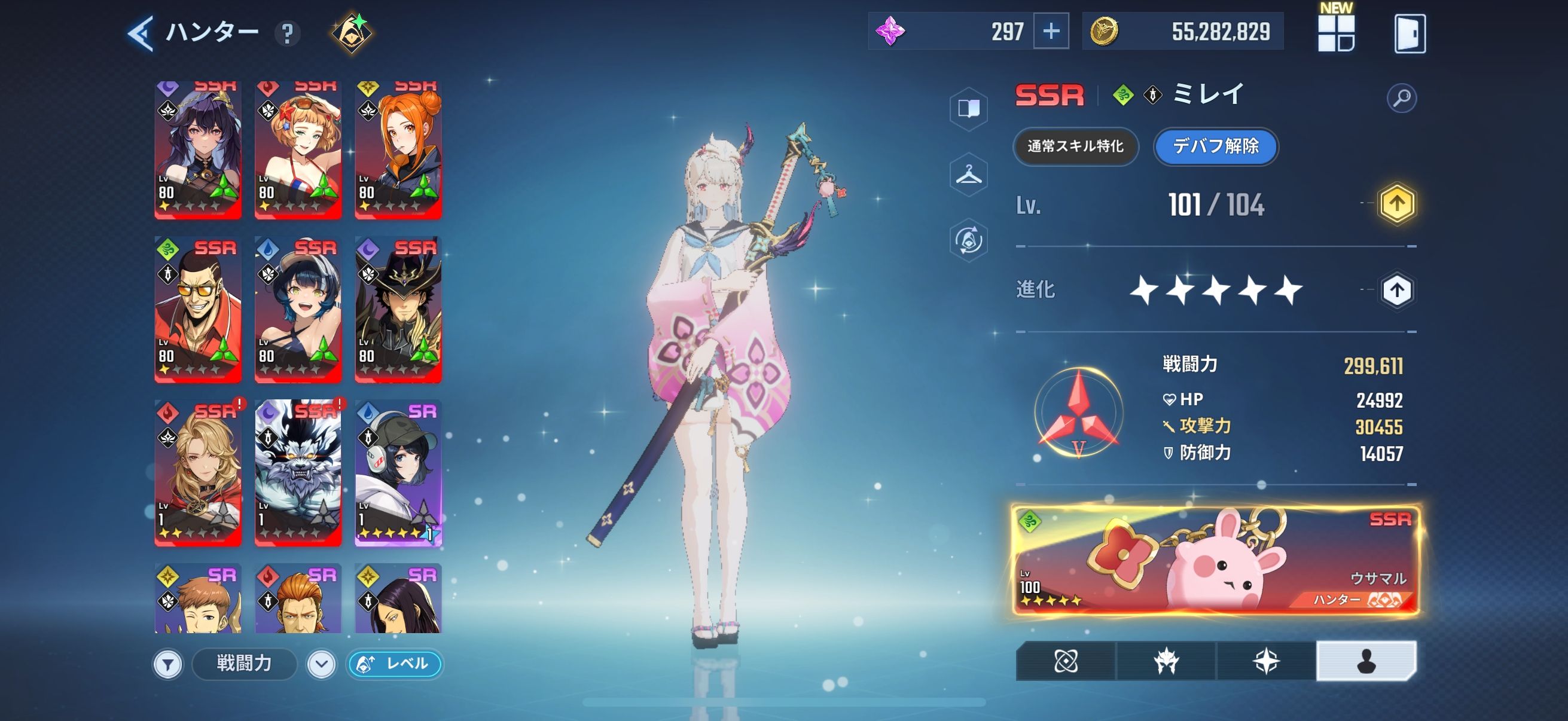Open the book icon beside the character
Viewport: 1568px width, 721px height.
(968, 109)
